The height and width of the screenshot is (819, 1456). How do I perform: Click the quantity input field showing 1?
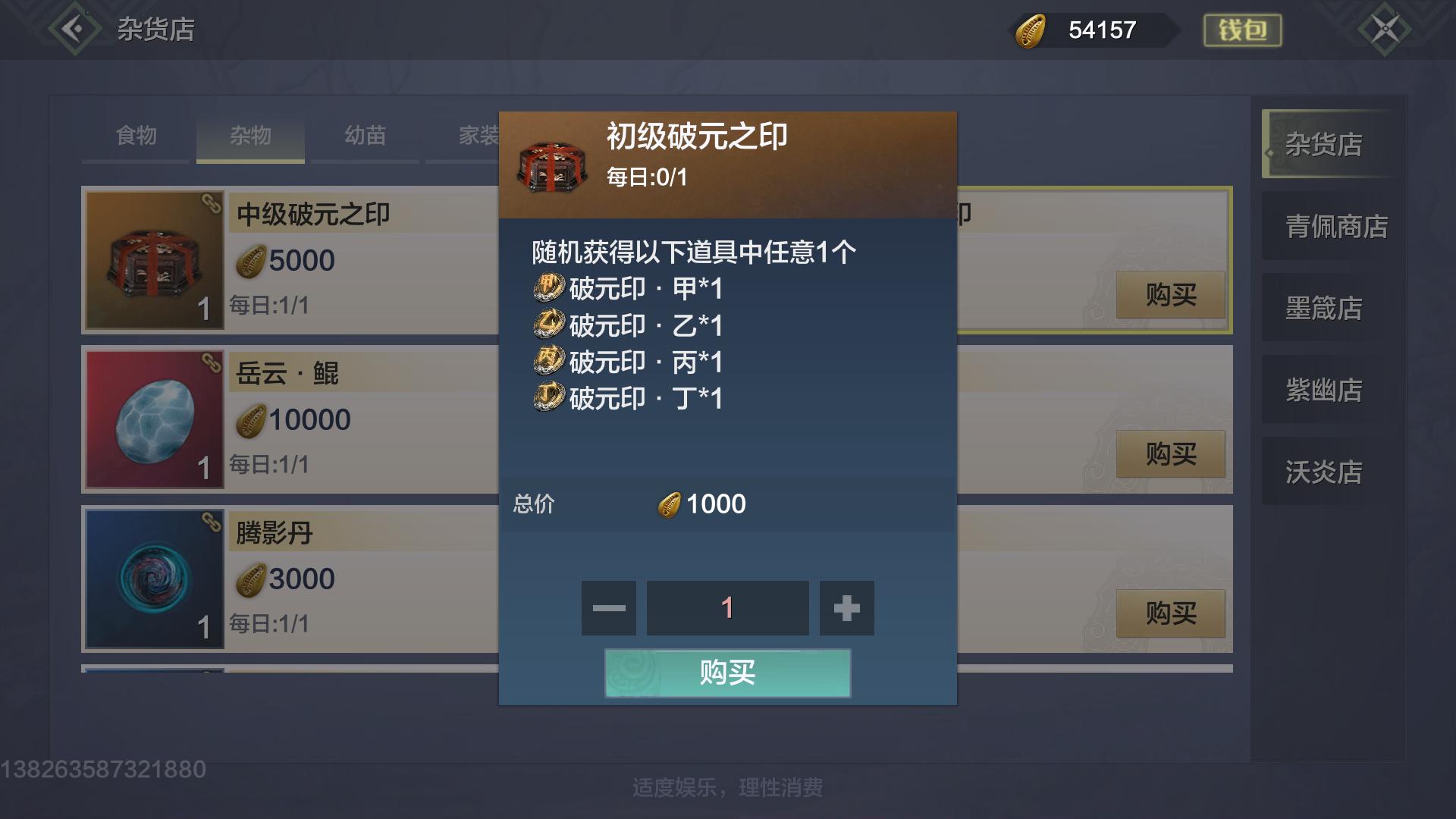(x=726, y=607)
